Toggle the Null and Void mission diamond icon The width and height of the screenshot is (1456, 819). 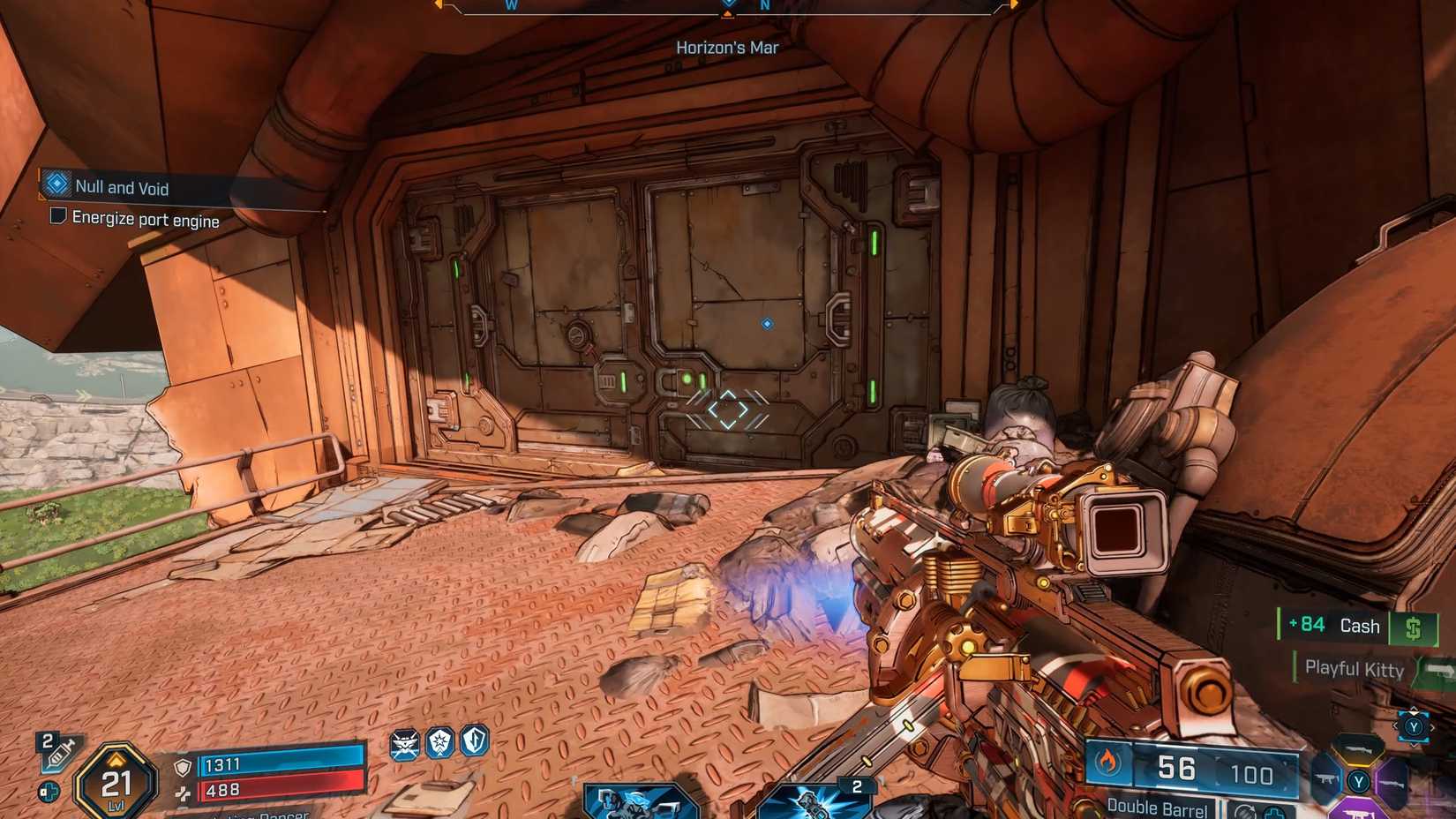tap(56, 183)
